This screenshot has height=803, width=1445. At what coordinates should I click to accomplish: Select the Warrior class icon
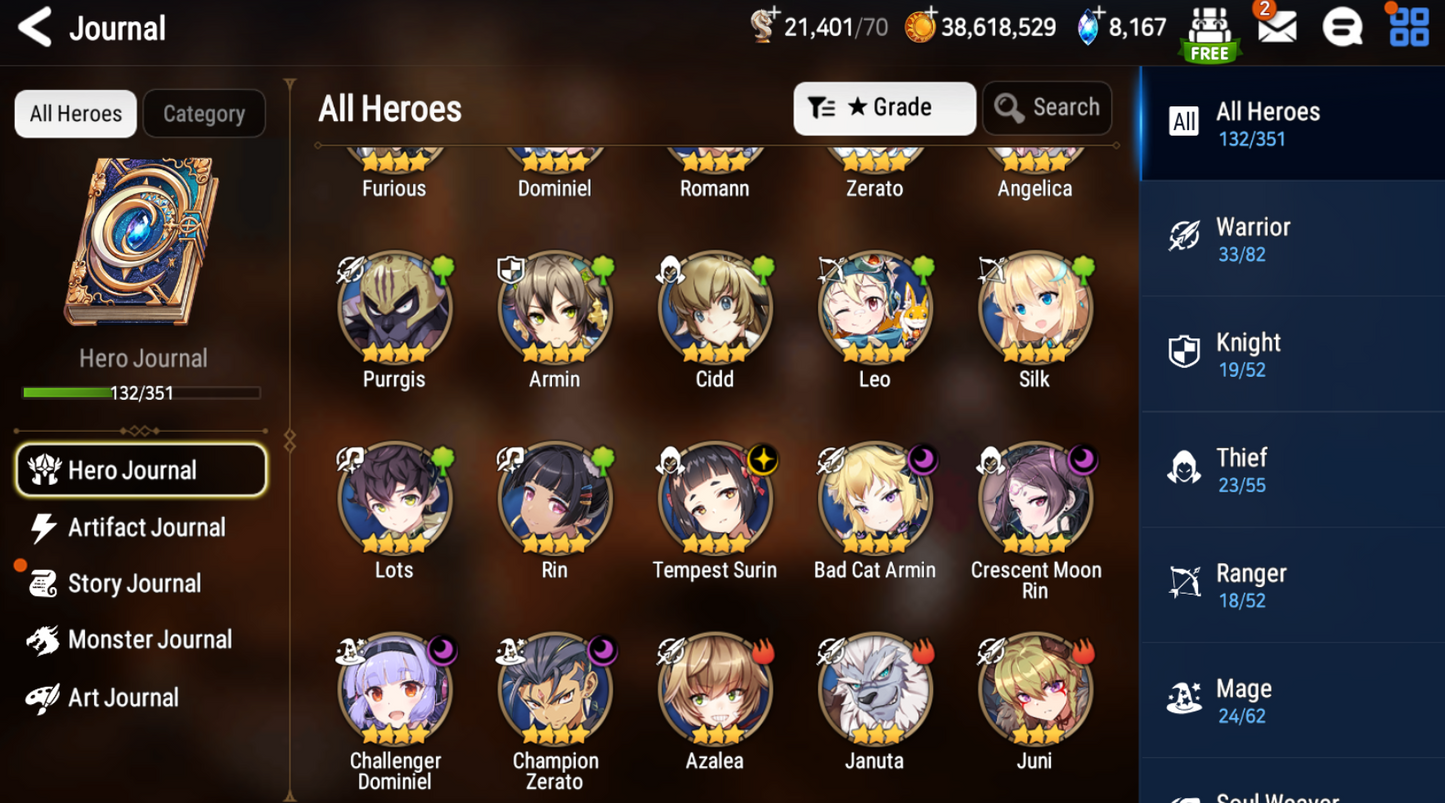click(1184, 237)
